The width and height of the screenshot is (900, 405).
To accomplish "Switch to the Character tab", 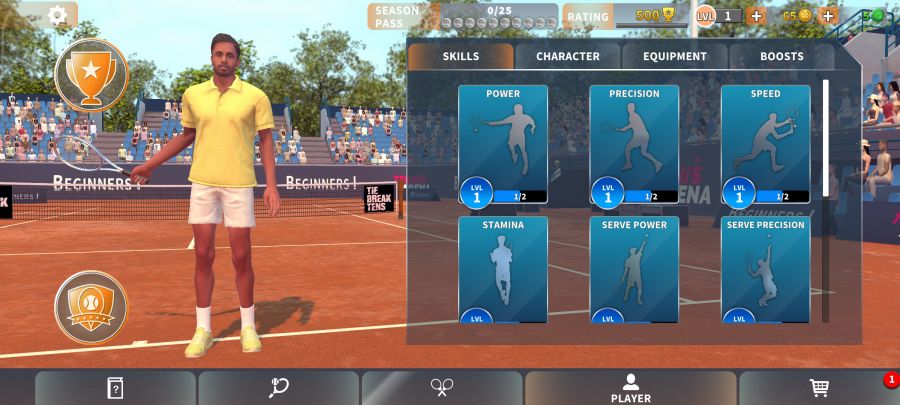I will click(x=568, y=57).
